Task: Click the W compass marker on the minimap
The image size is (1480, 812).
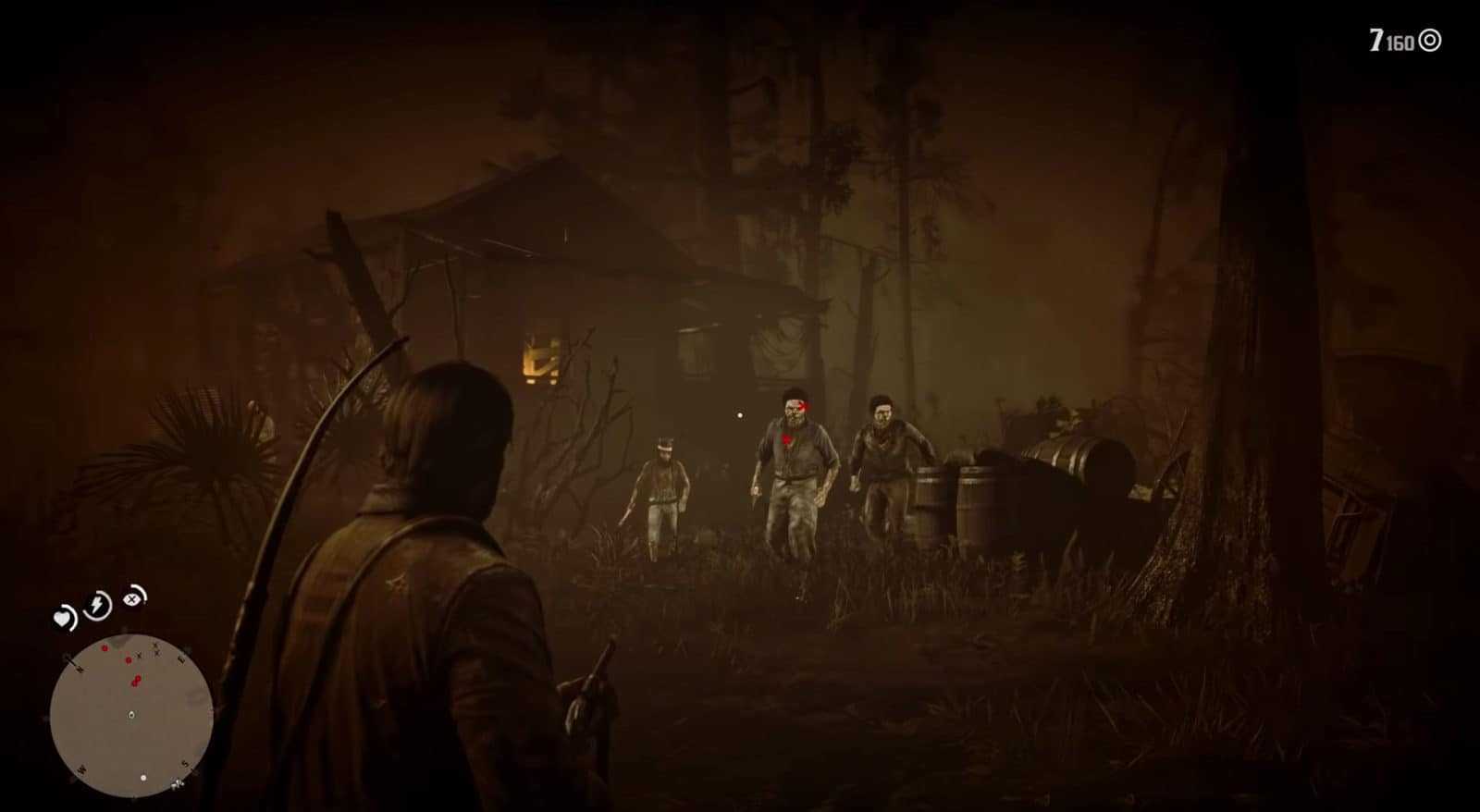Action: pyautogui.click(x=82, y=769)
